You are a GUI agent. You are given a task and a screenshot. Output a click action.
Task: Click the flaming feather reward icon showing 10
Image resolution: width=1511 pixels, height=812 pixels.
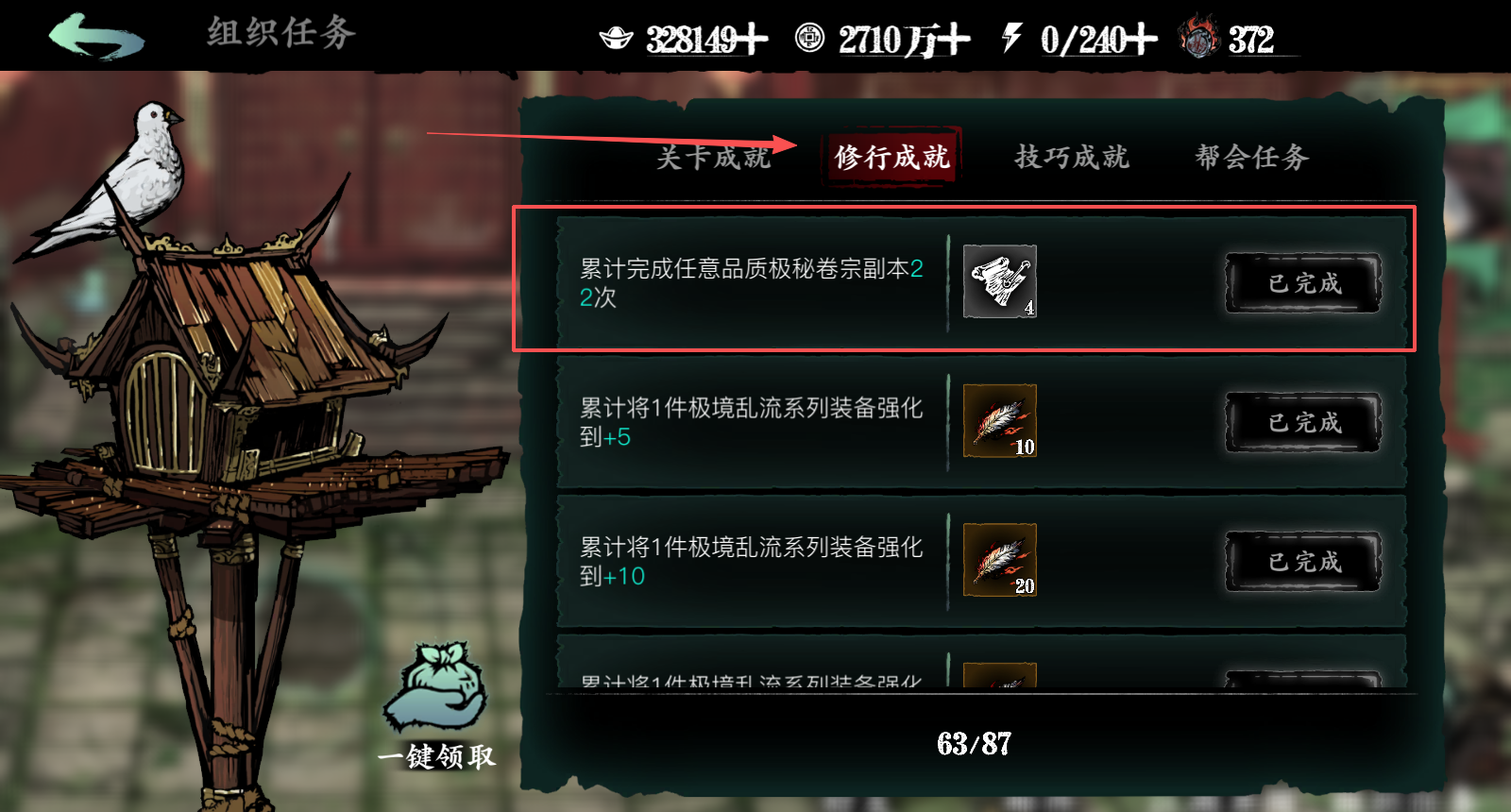tap(999, 422)
